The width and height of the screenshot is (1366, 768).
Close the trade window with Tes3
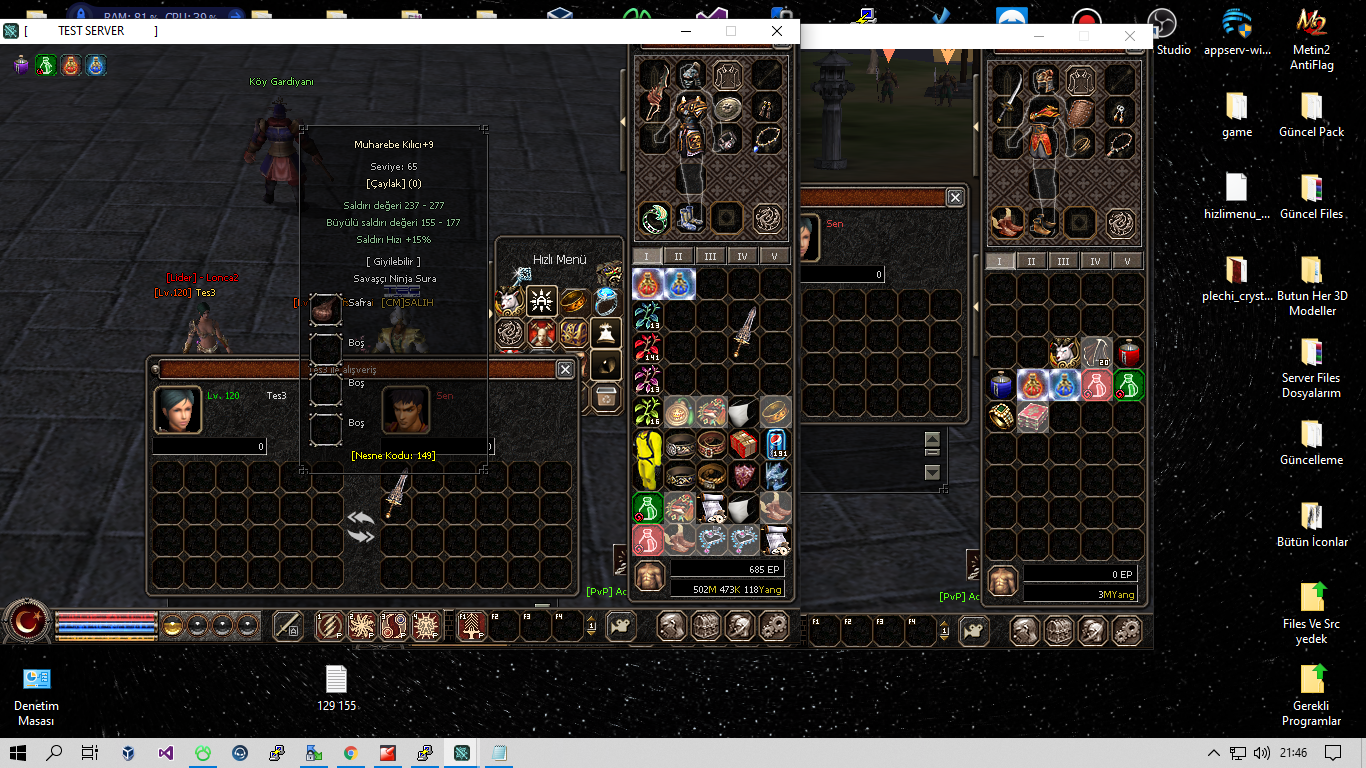pos(565,369)
